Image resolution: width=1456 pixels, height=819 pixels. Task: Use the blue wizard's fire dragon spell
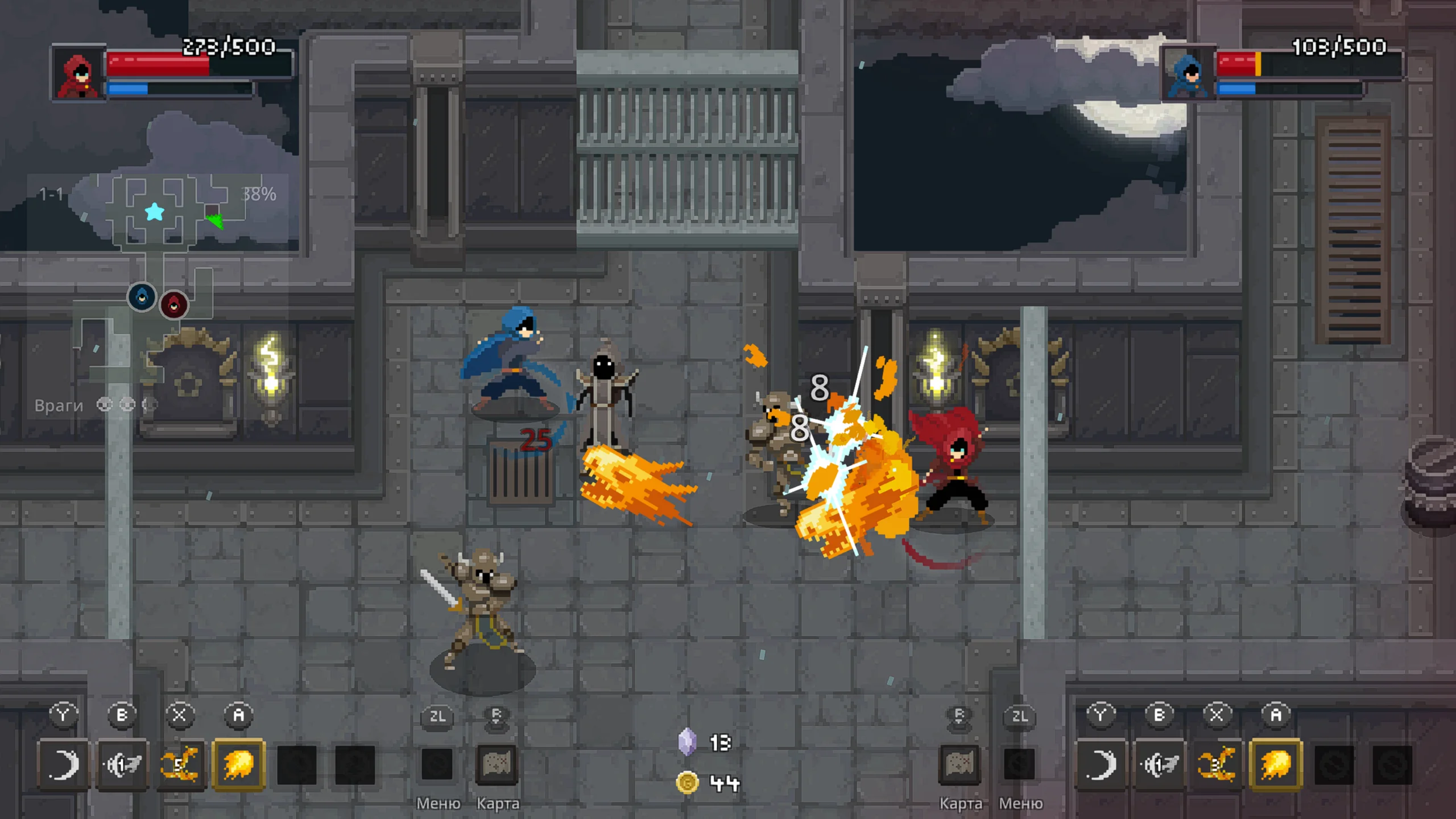click(1217, 764)
